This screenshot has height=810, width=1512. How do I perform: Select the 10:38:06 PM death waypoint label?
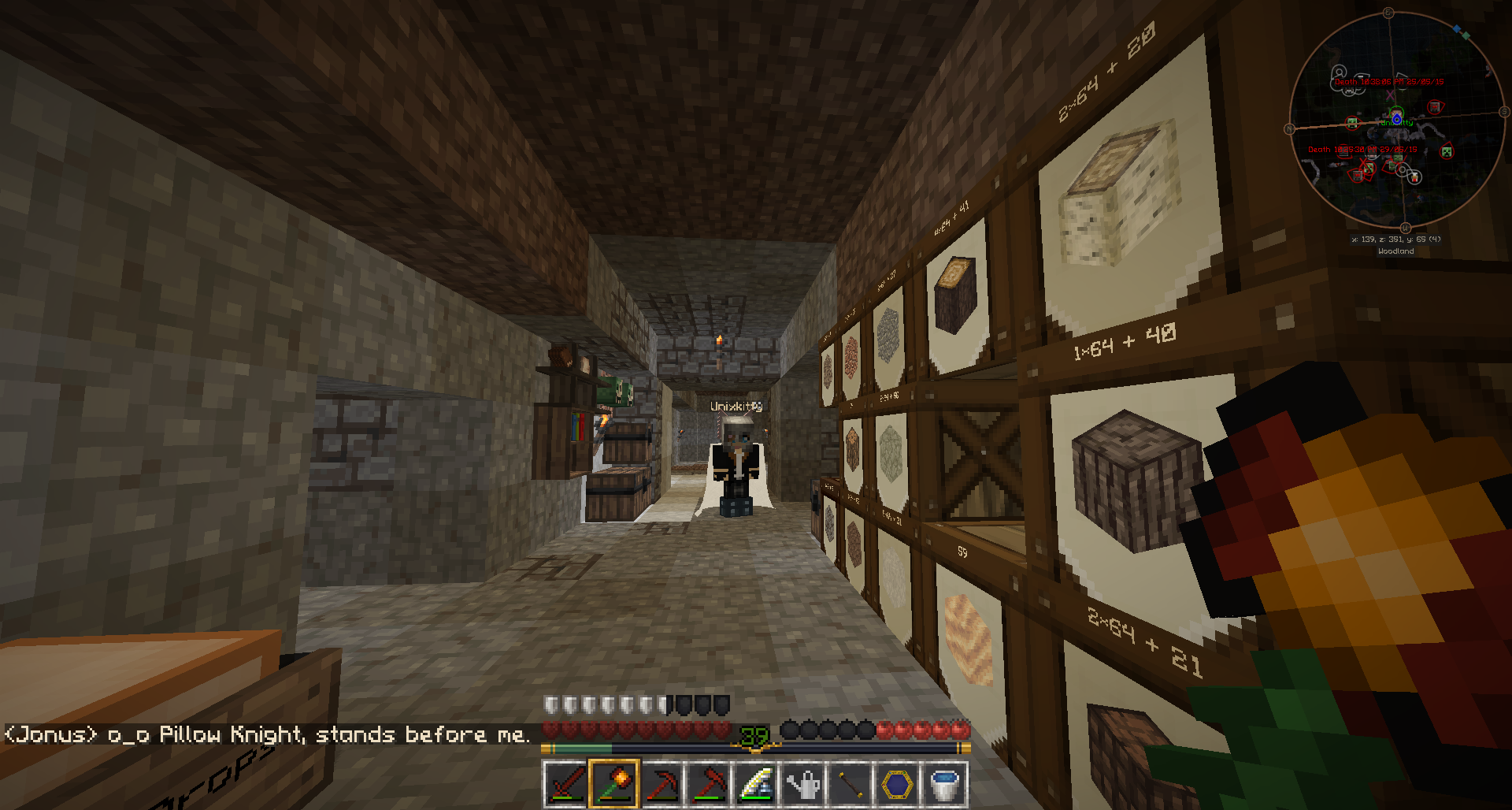coord(1389,82)
